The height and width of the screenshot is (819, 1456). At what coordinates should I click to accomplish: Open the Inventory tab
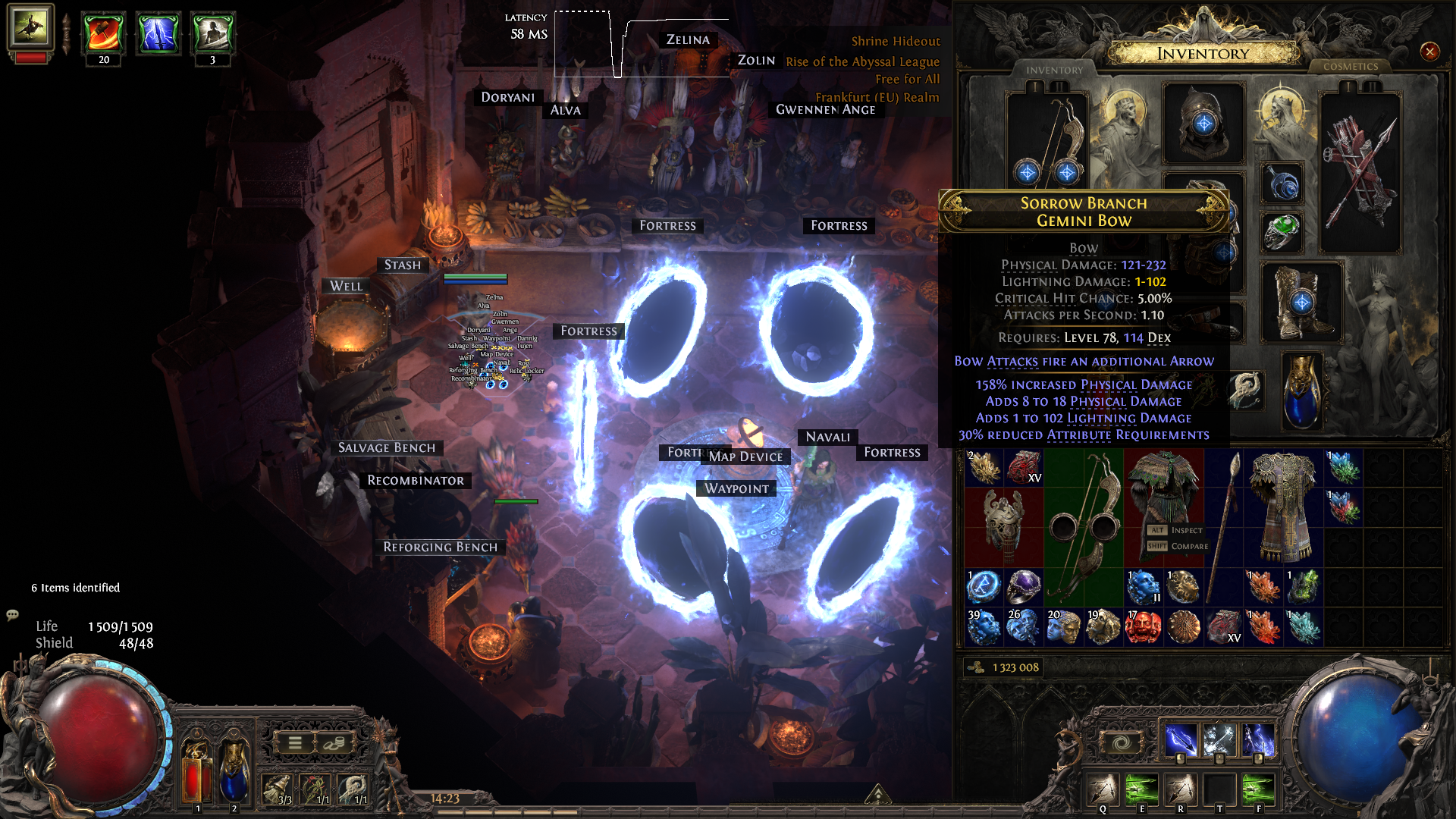click(1054, 70)
